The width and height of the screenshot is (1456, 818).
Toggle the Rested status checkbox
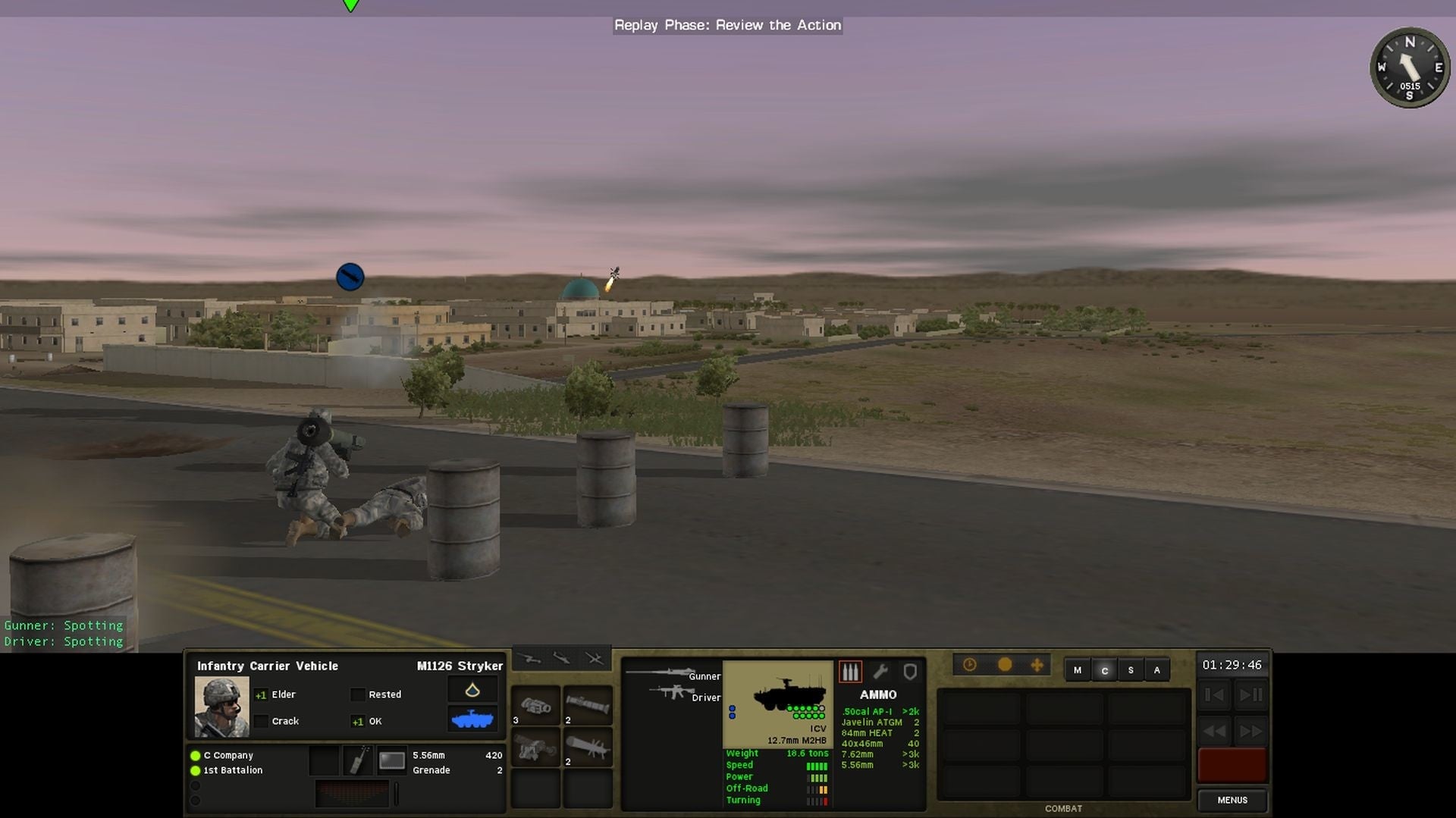tap(357, 694)
